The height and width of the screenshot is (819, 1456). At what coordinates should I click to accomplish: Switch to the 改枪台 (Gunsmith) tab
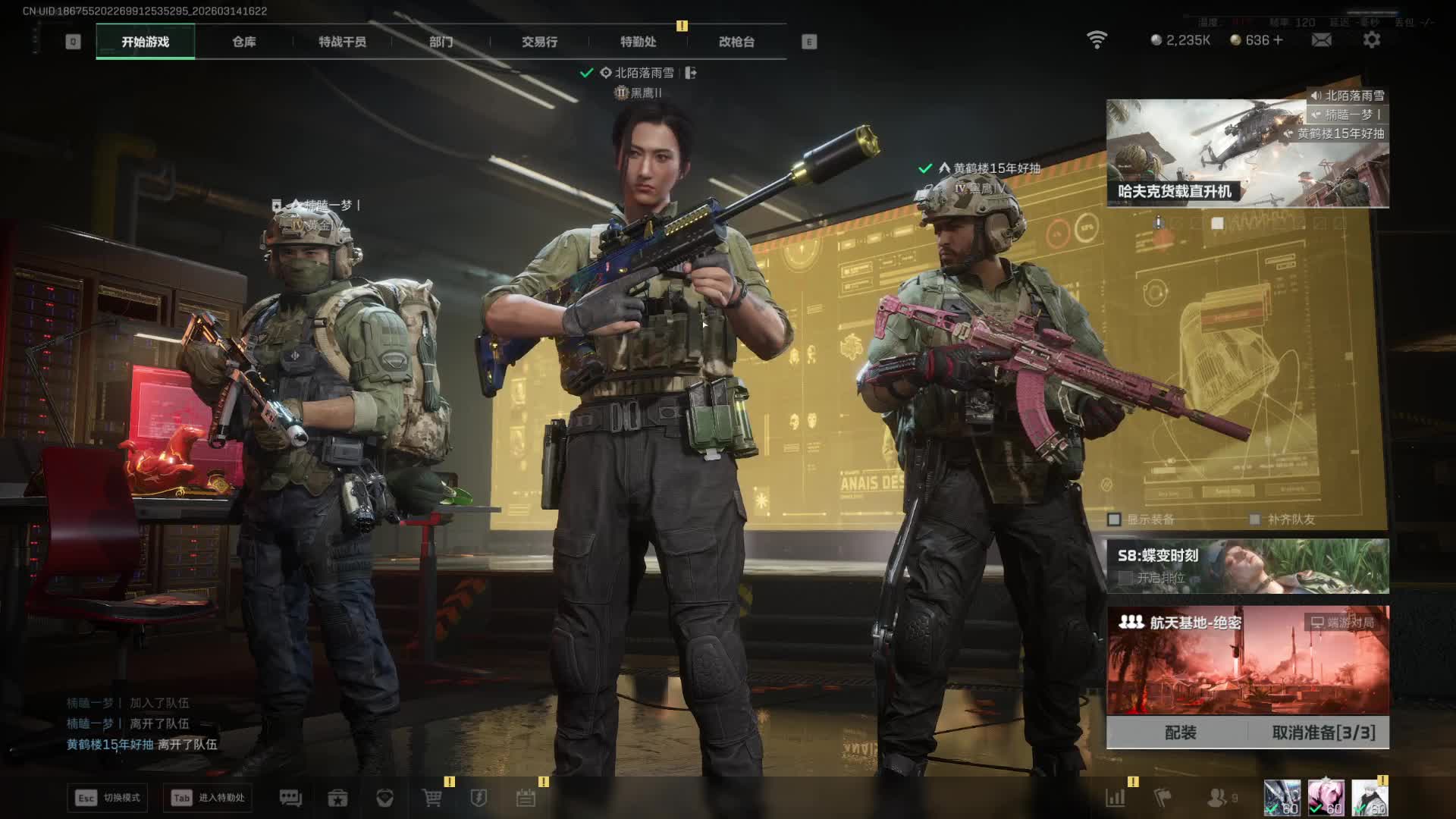click(736, 42)
